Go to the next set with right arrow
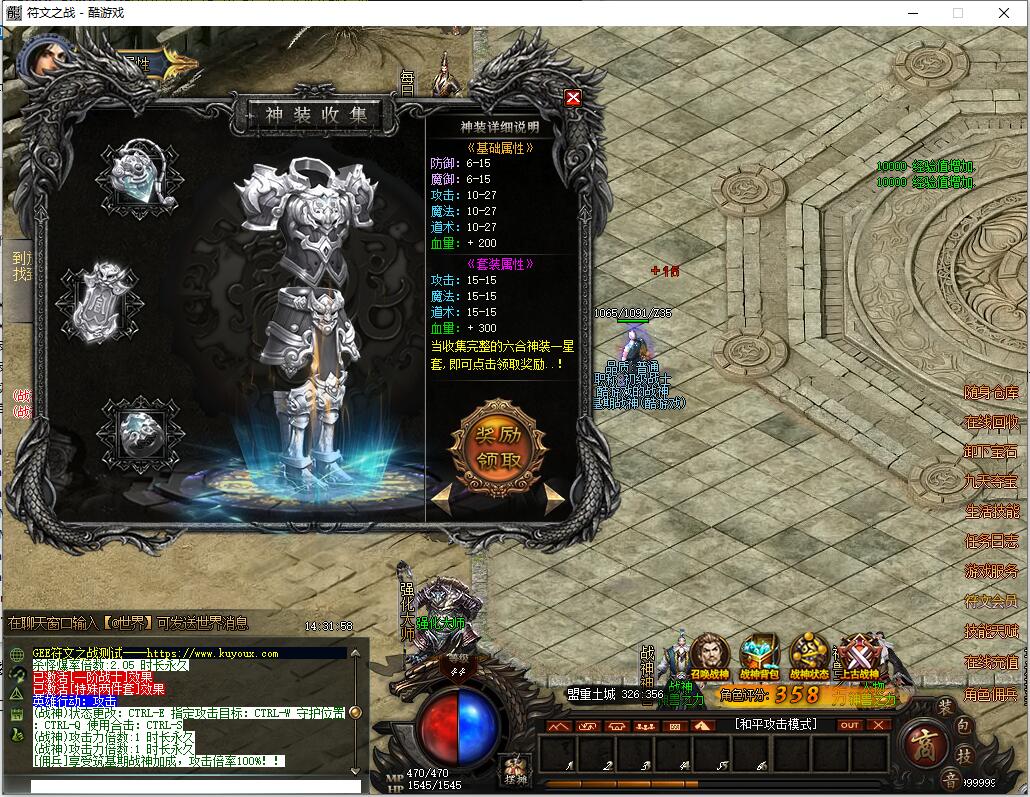1030x797 pixels. point(554,496)
